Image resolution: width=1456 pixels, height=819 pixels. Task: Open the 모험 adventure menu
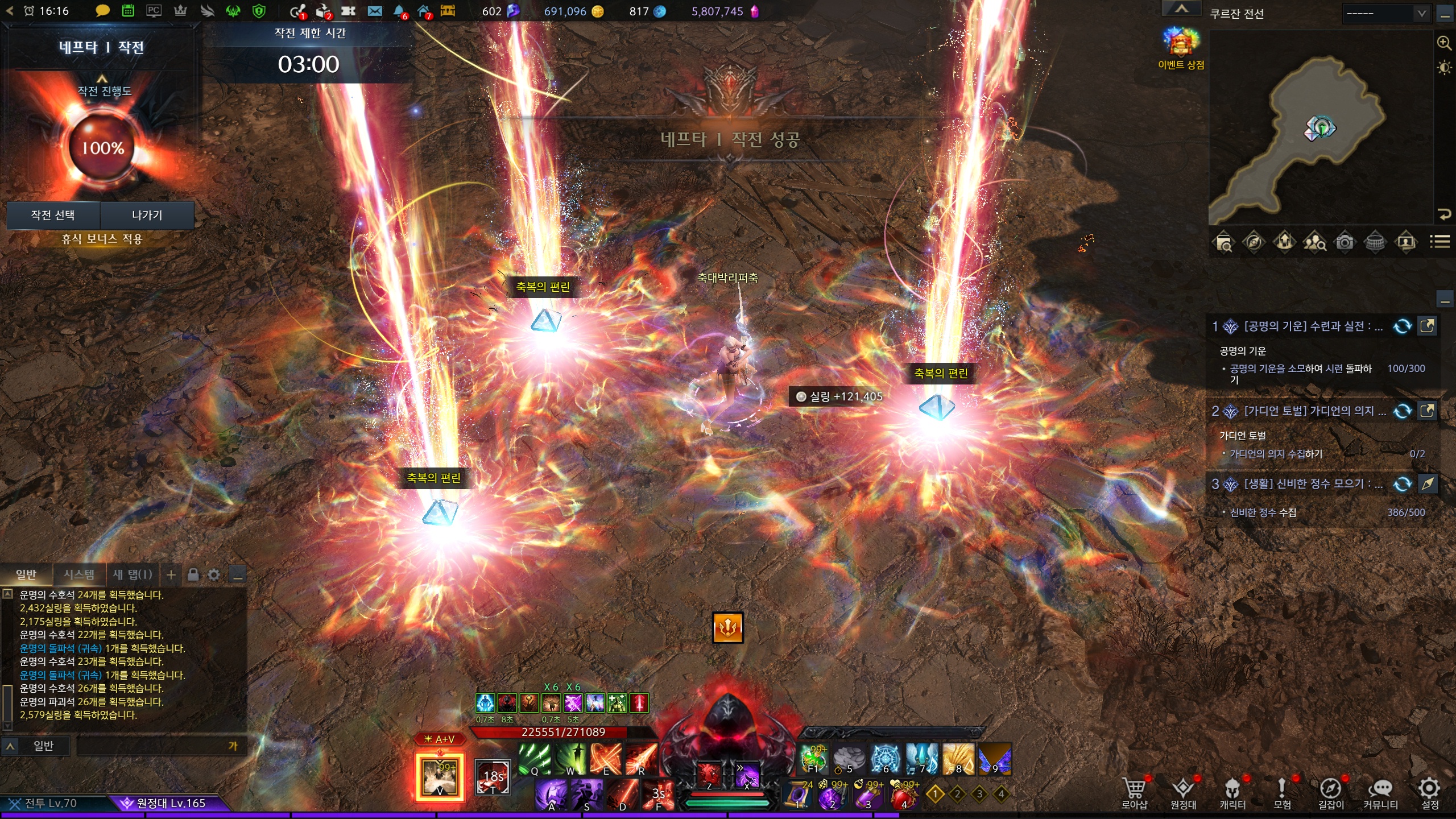(1281, 793)
